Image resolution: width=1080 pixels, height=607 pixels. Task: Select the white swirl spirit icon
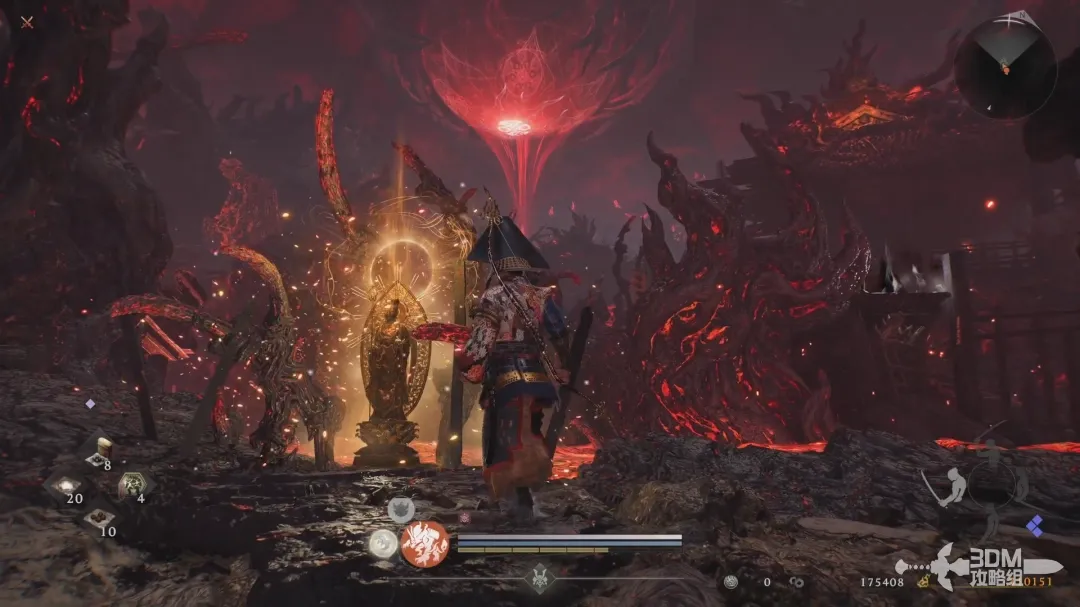(x=382, y=543)
